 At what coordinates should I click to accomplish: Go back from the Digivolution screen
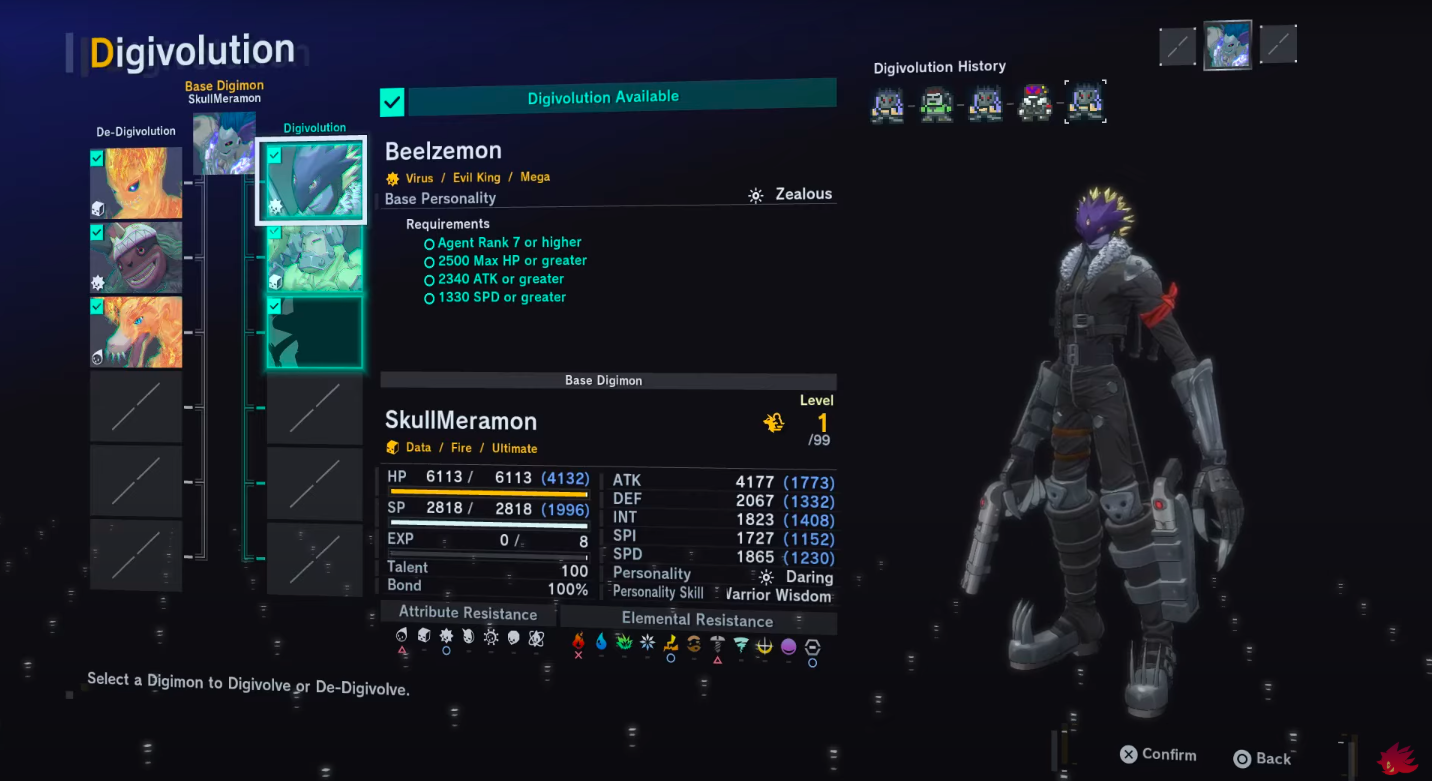tap(1262, 758)
